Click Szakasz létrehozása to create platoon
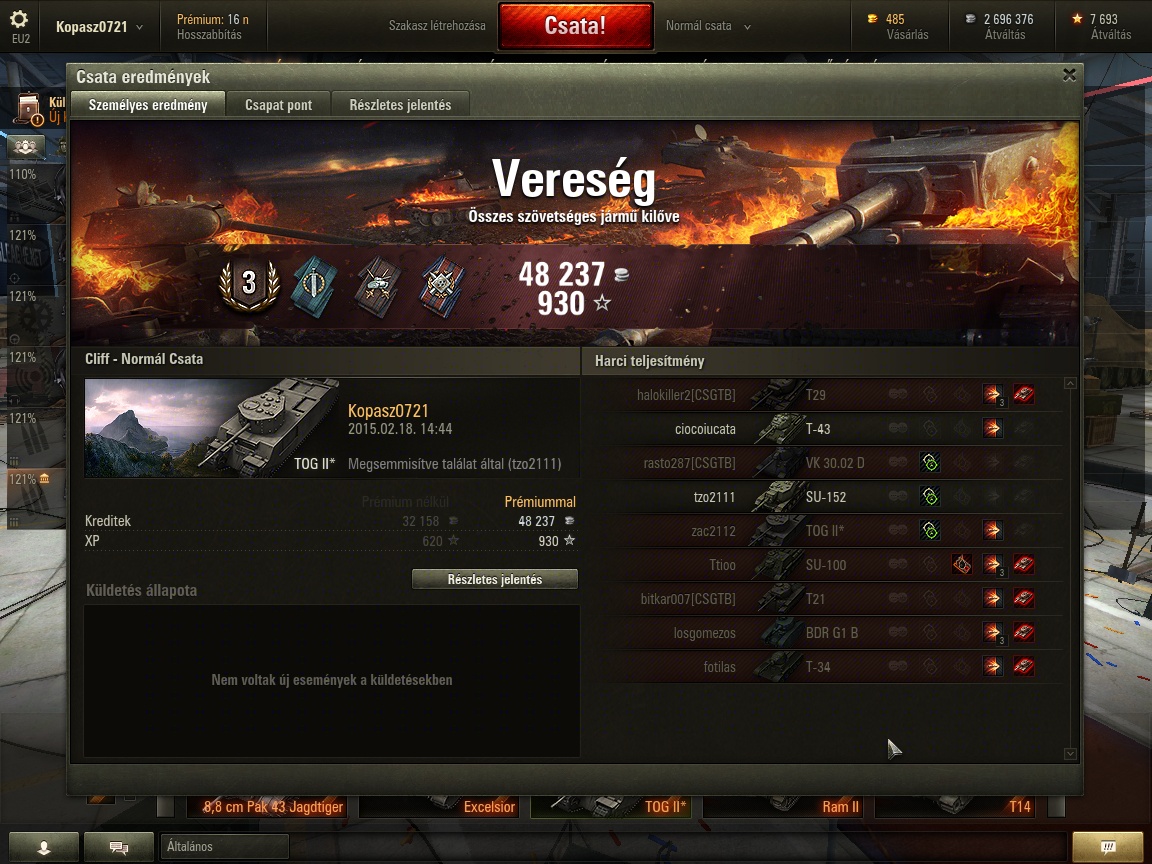This screenshot has height=864, width=1152. click(437, 26)
